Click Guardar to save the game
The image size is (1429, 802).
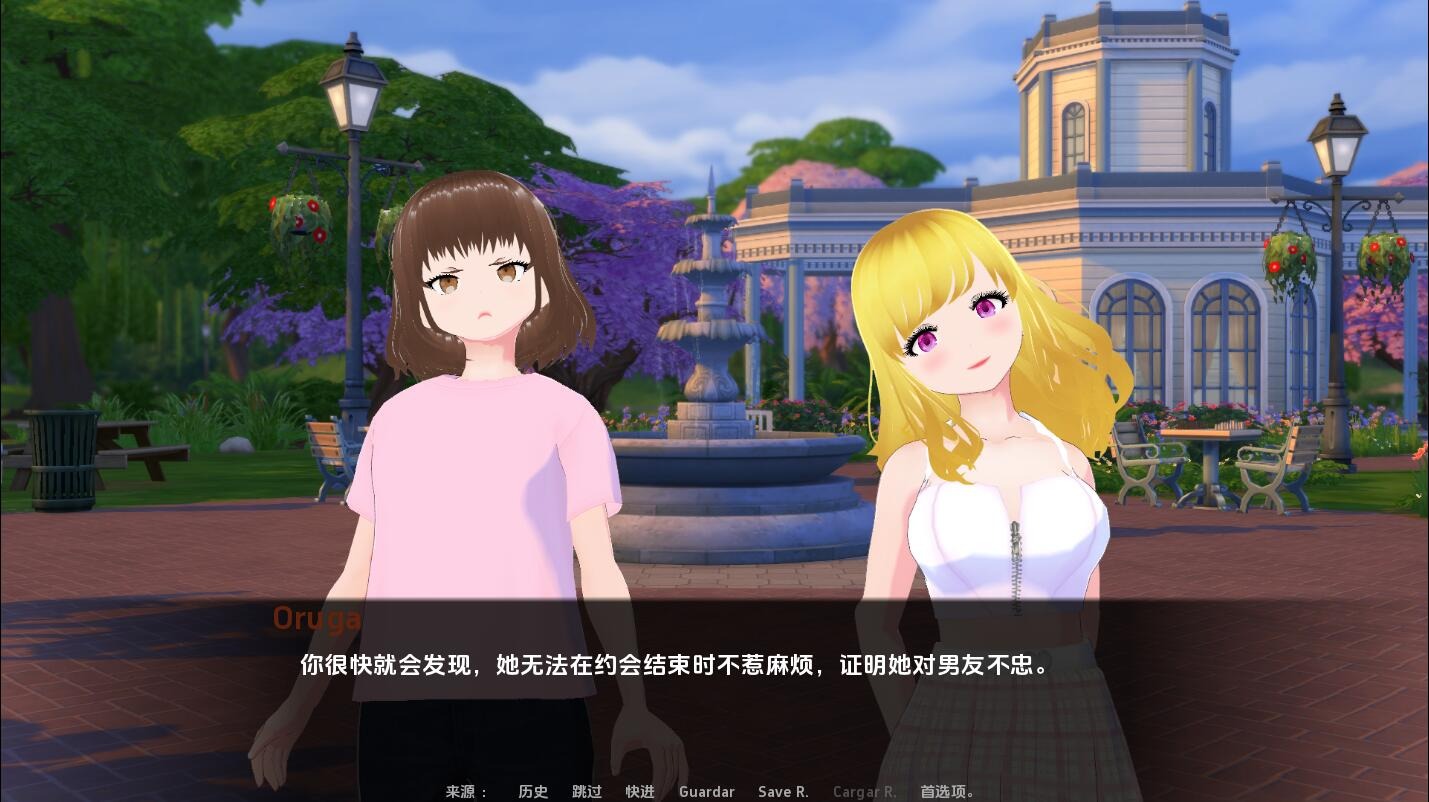coord(706,791)
